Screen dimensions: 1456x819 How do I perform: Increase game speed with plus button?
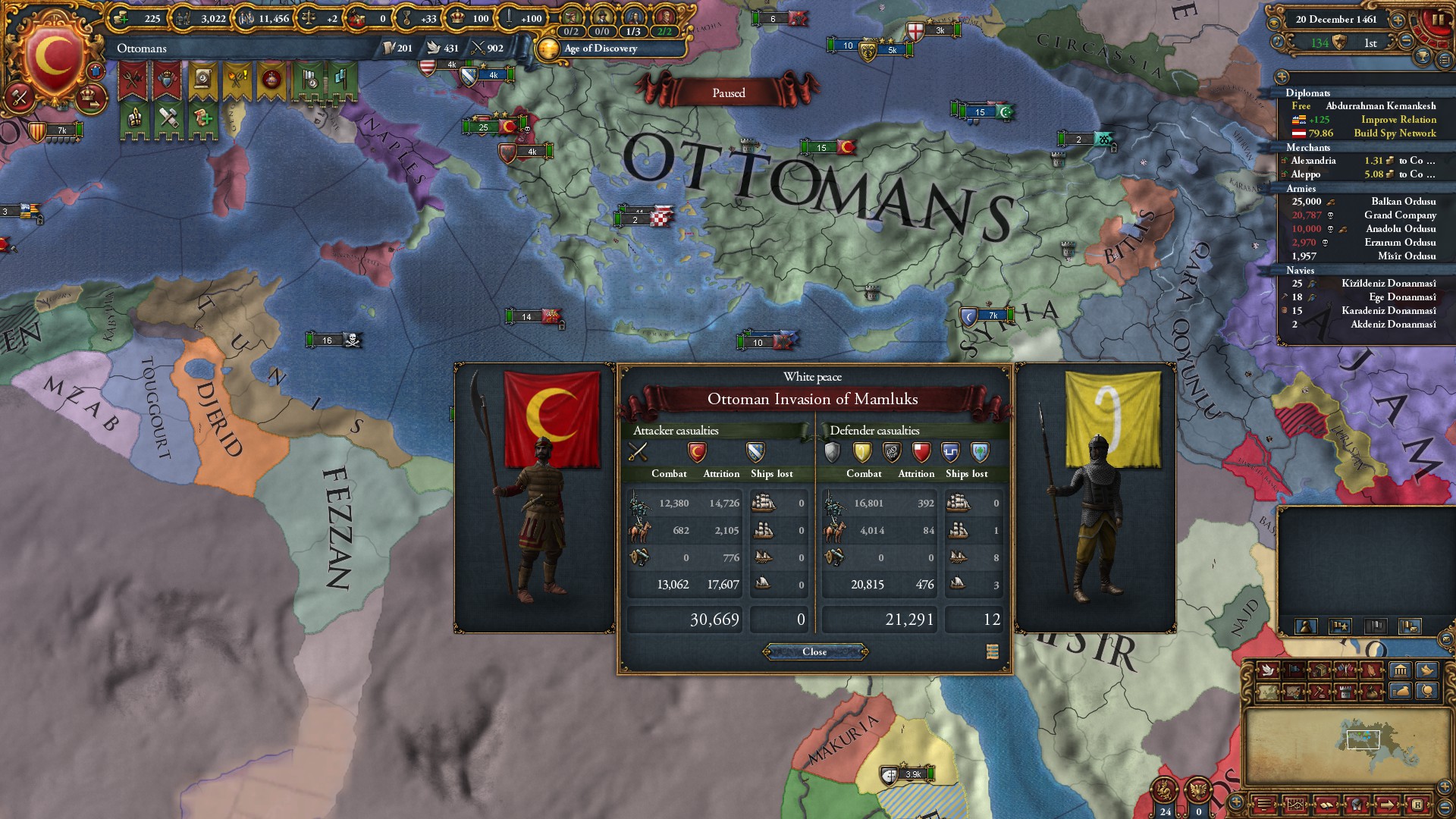click(1398, 20)
